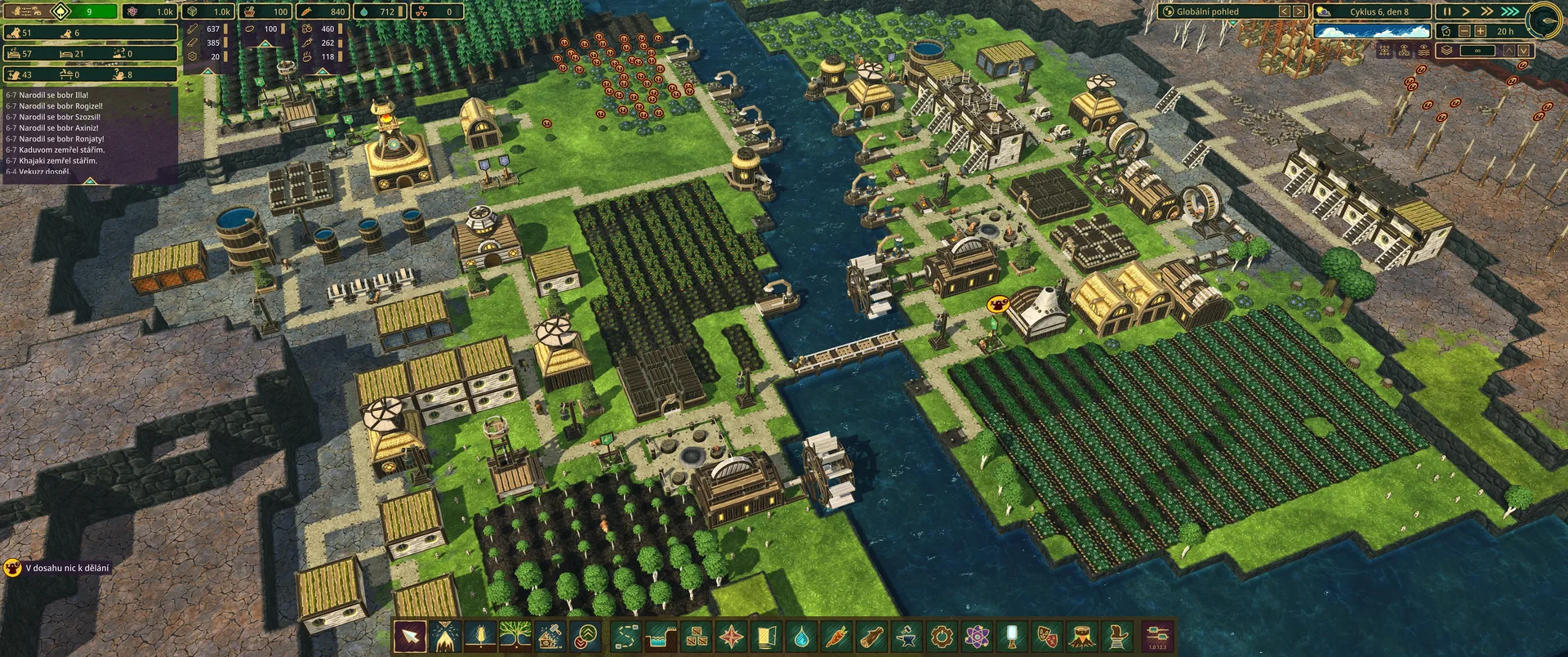
Task: Open the field planting wheat tool
Action: tap(480, 636)
